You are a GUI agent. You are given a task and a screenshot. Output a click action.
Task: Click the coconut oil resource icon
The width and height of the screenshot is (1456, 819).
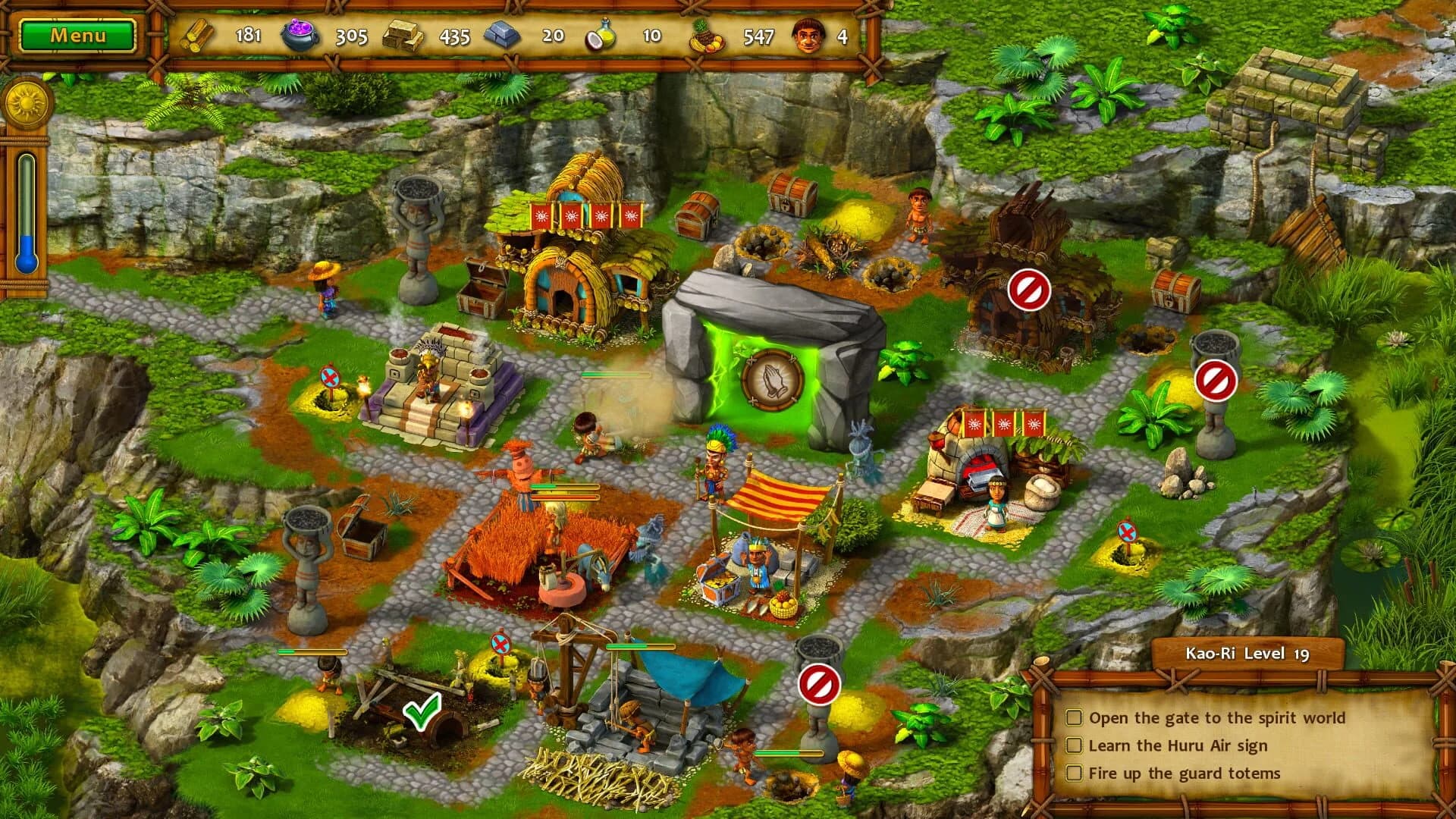click(599, 34)
